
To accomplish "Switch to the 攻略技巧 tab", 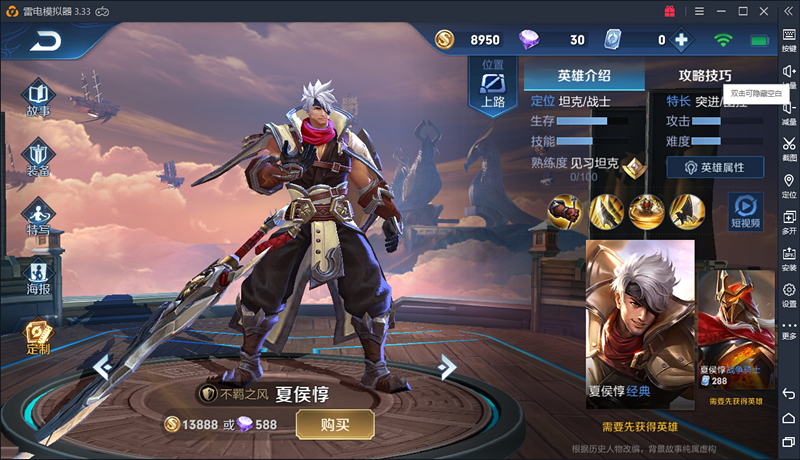I will (x=704, y=75).
